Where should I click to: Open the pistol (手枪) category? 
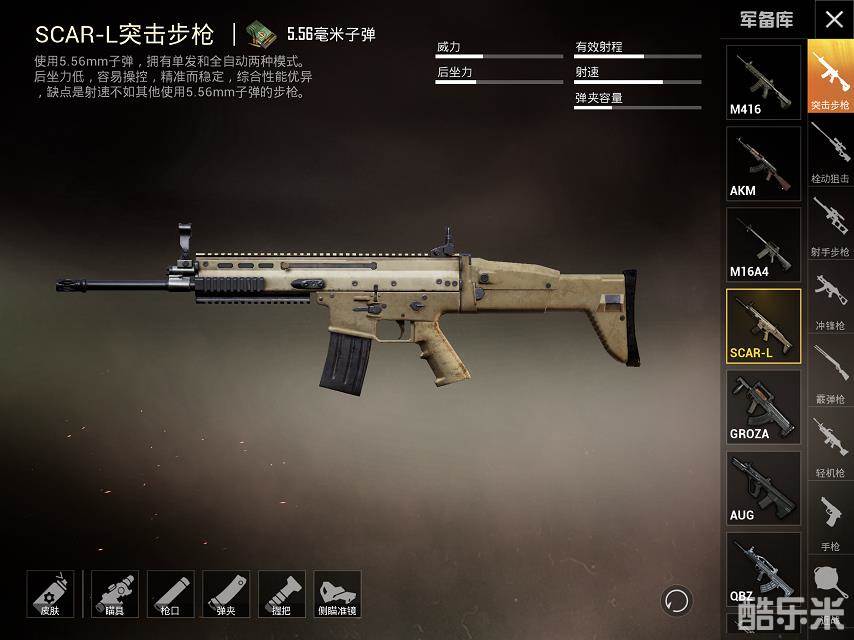click(x=830, y=519)
